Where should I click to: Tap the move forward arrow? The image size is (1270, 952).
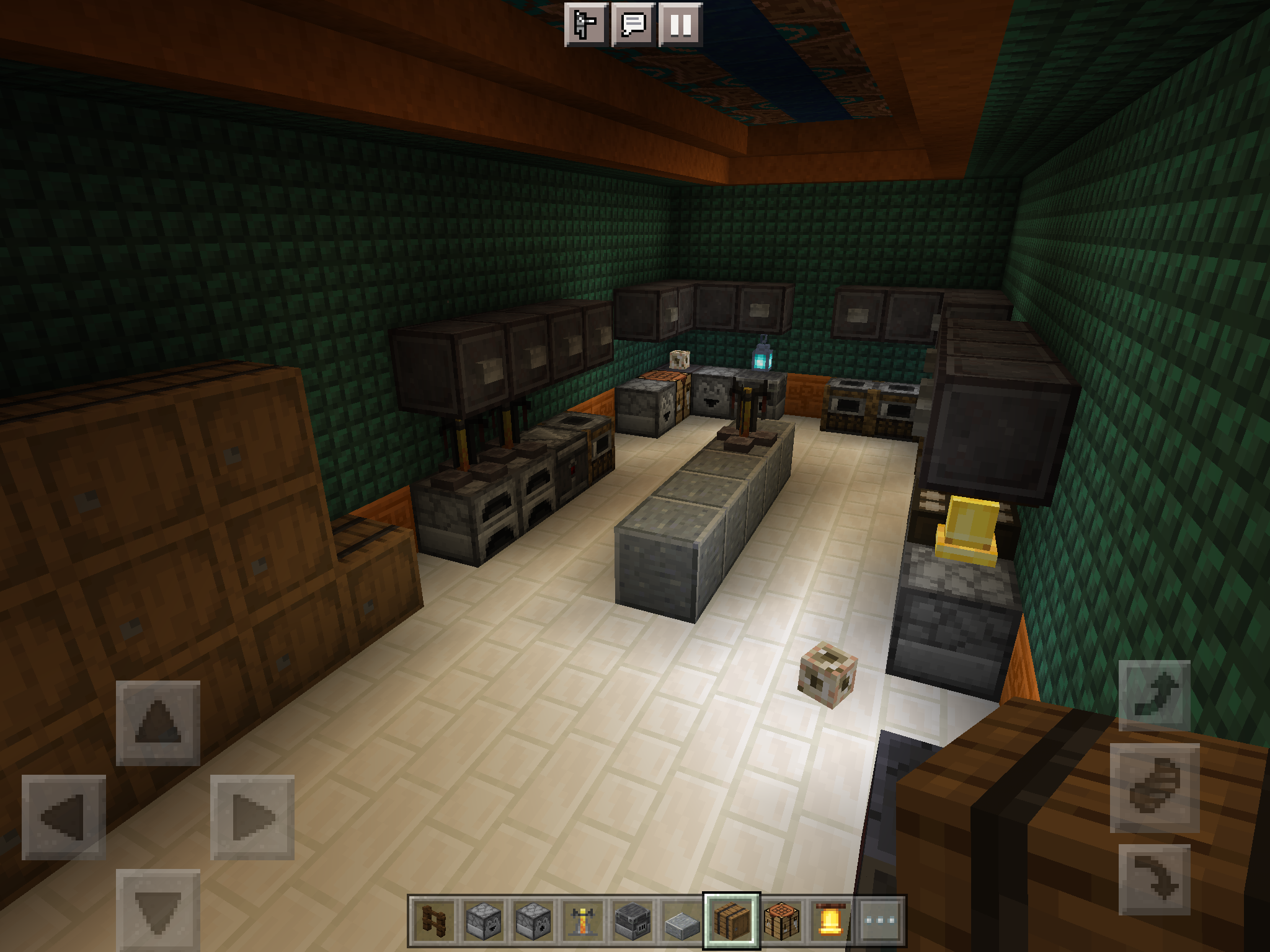(x=158, y=723)
